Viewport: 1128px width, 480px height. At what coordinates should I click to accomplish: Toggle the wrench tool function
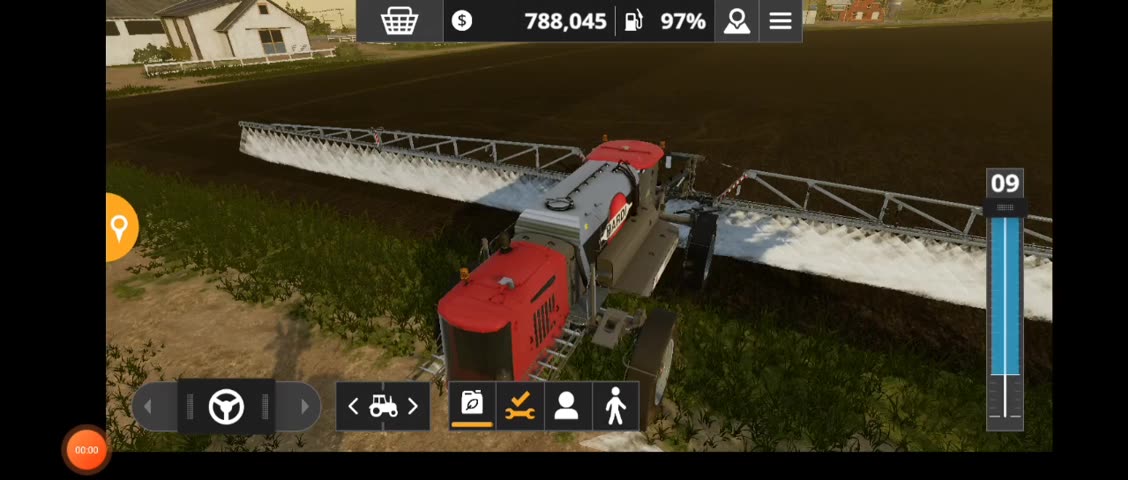pyautogui.click(x=519, y=405)
